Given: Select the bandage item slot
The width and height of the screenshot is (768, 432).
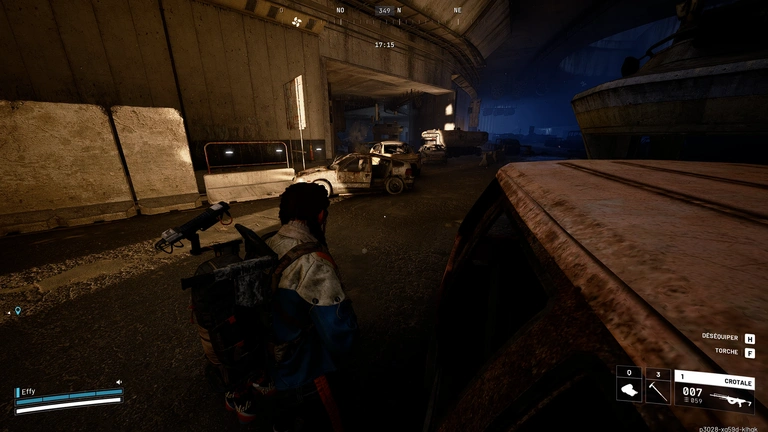Looking at the screenshot, I should [x=629, y=388].
